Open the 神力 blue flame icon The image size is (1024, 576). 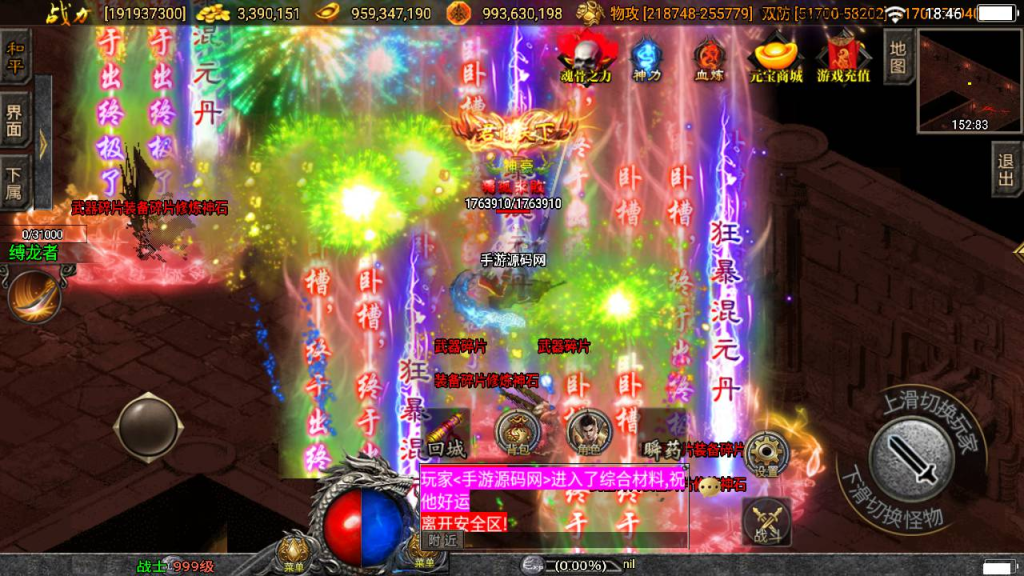click(647, 58)
